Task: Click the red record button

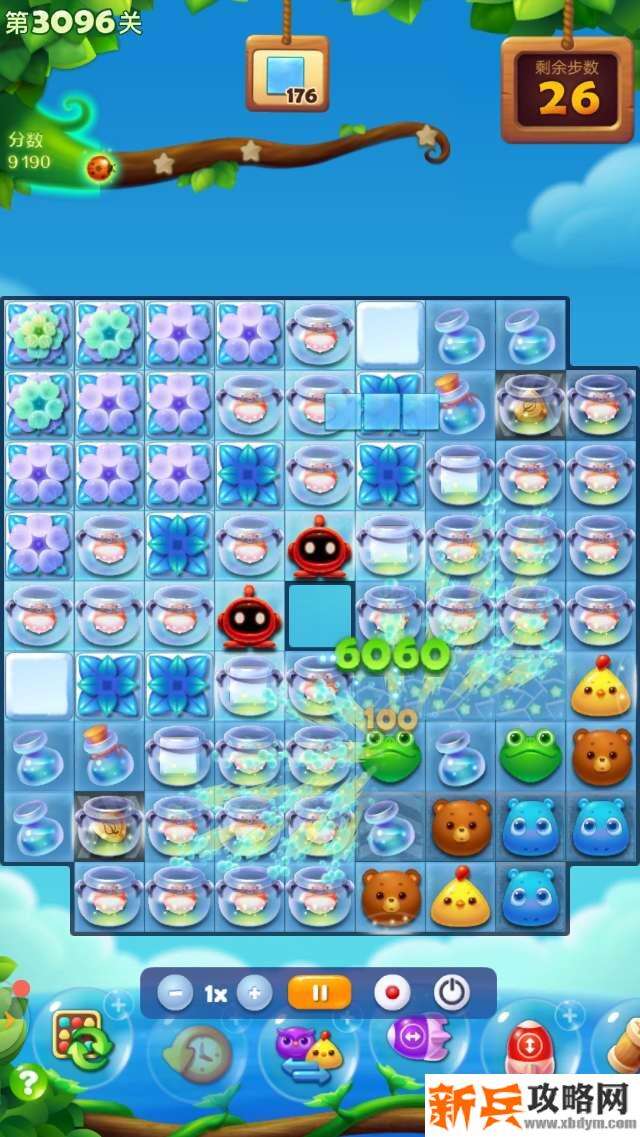Action: [392, 994]
